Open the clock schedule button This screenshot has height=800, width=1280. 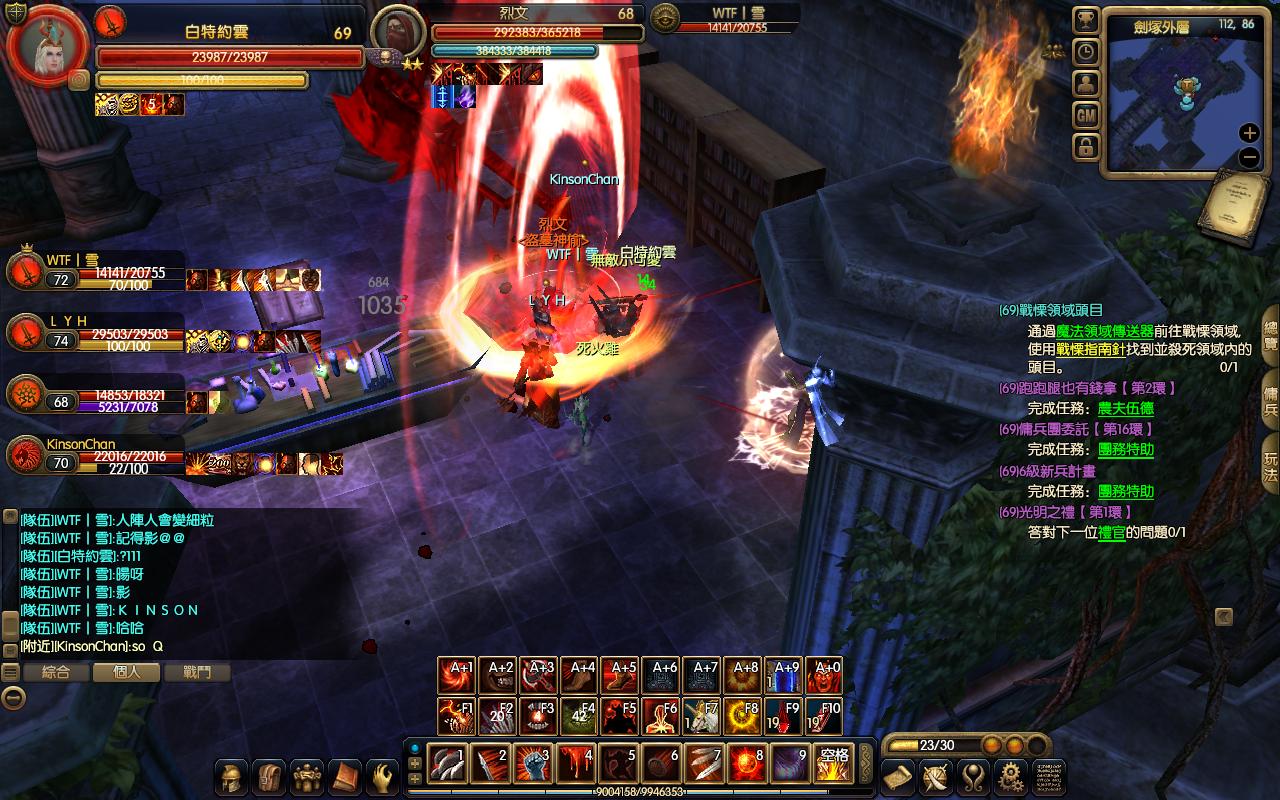(1086, 53)
